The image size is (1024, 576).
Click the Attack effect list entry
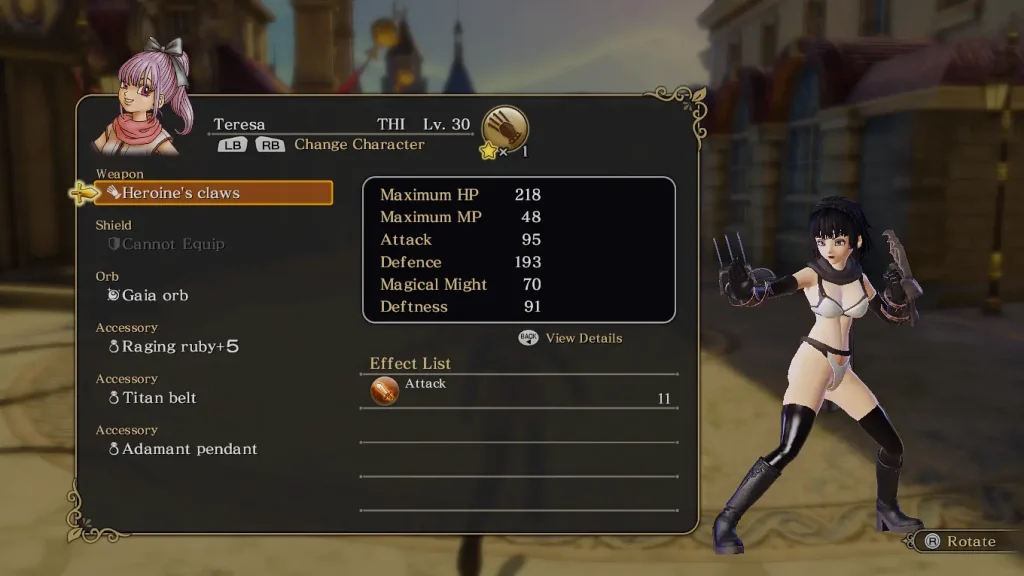519,391
